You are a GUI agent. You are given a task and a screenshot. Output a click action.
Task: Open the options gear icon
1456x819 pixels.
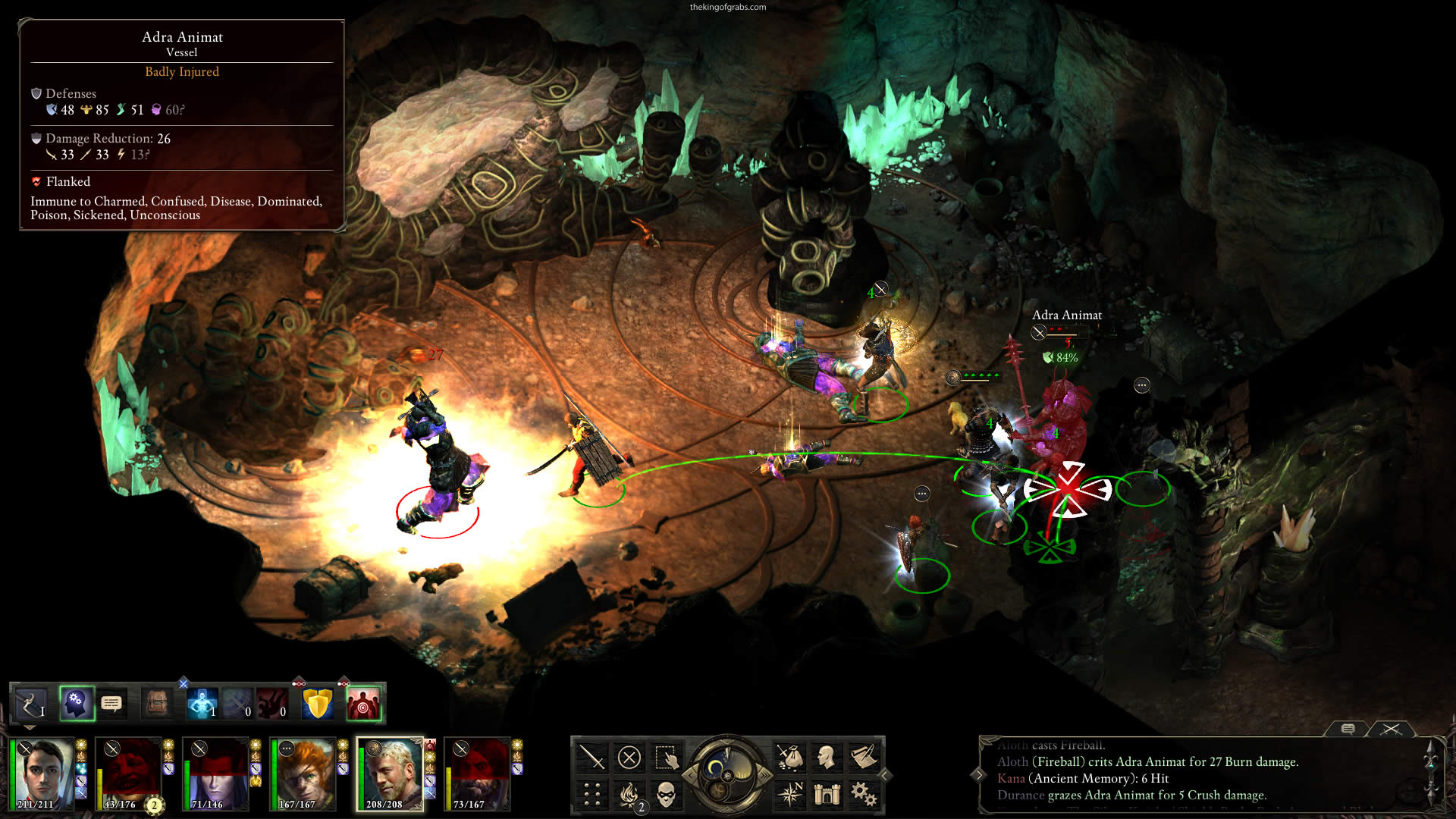click(x=864, y=794)
